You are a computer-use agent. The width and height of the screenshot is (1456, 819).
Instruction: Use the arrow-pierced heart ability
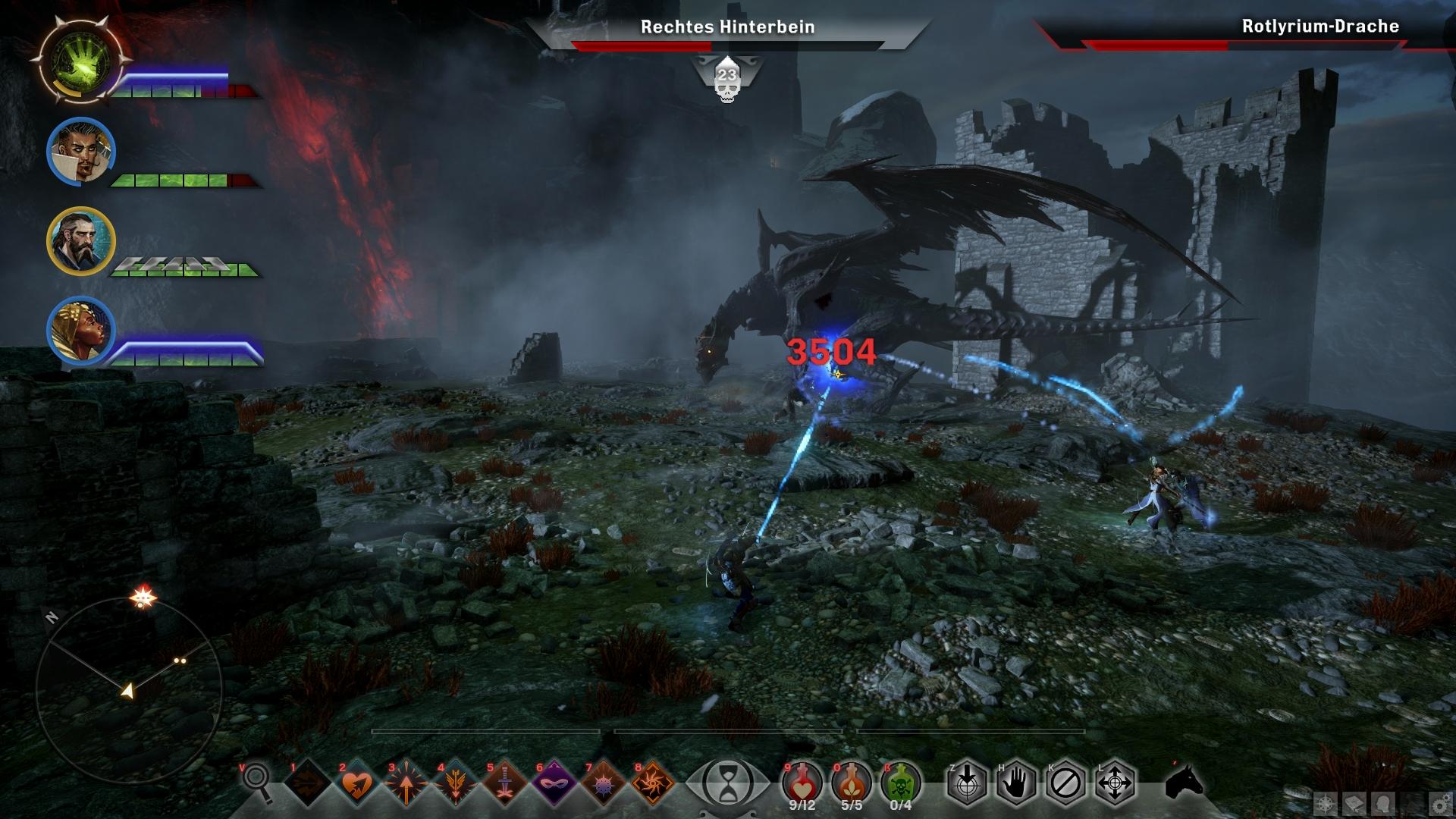coord(356,782)
